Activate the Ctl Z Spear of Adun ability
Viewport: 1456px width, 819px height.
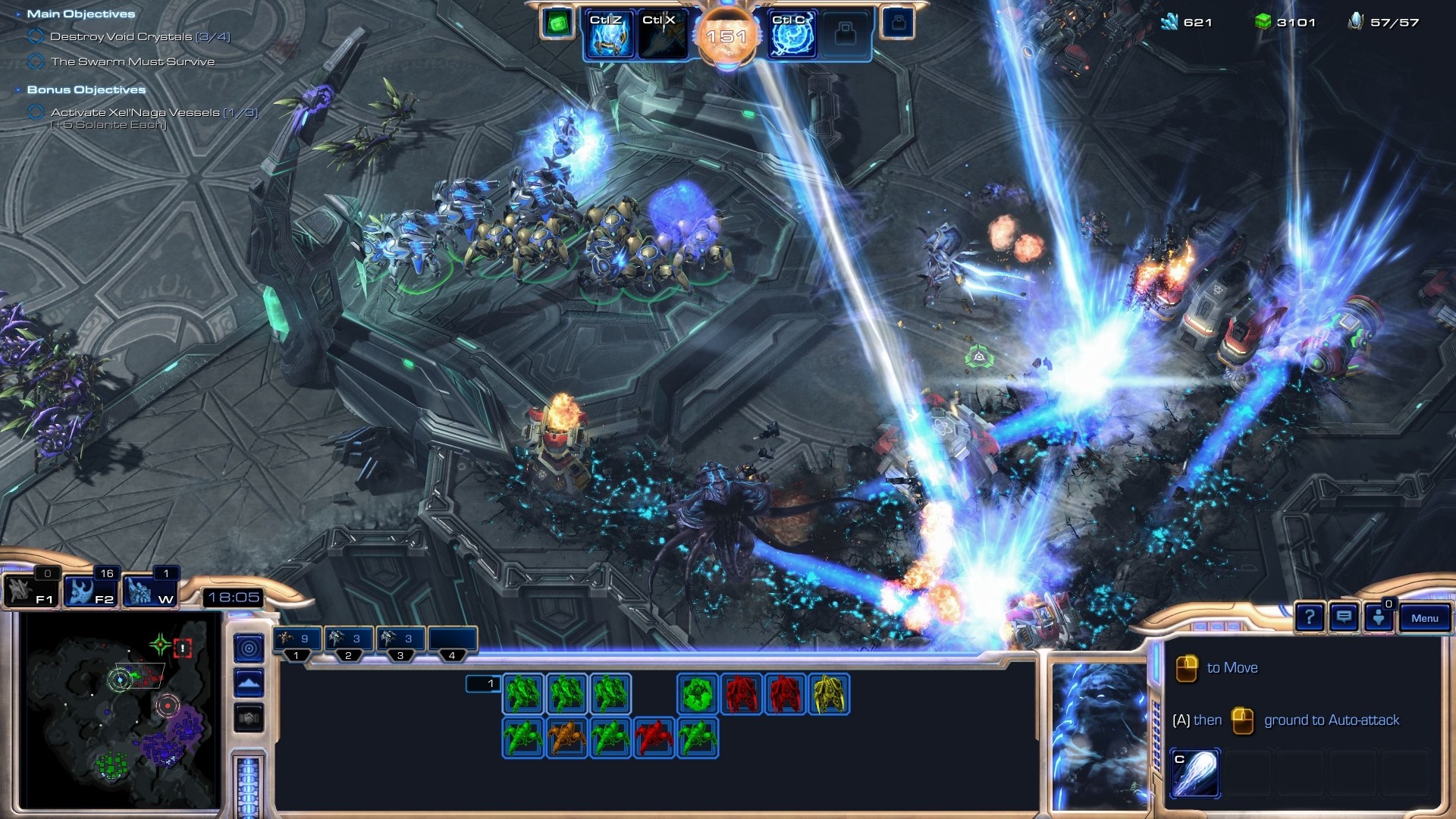[608, 35]
